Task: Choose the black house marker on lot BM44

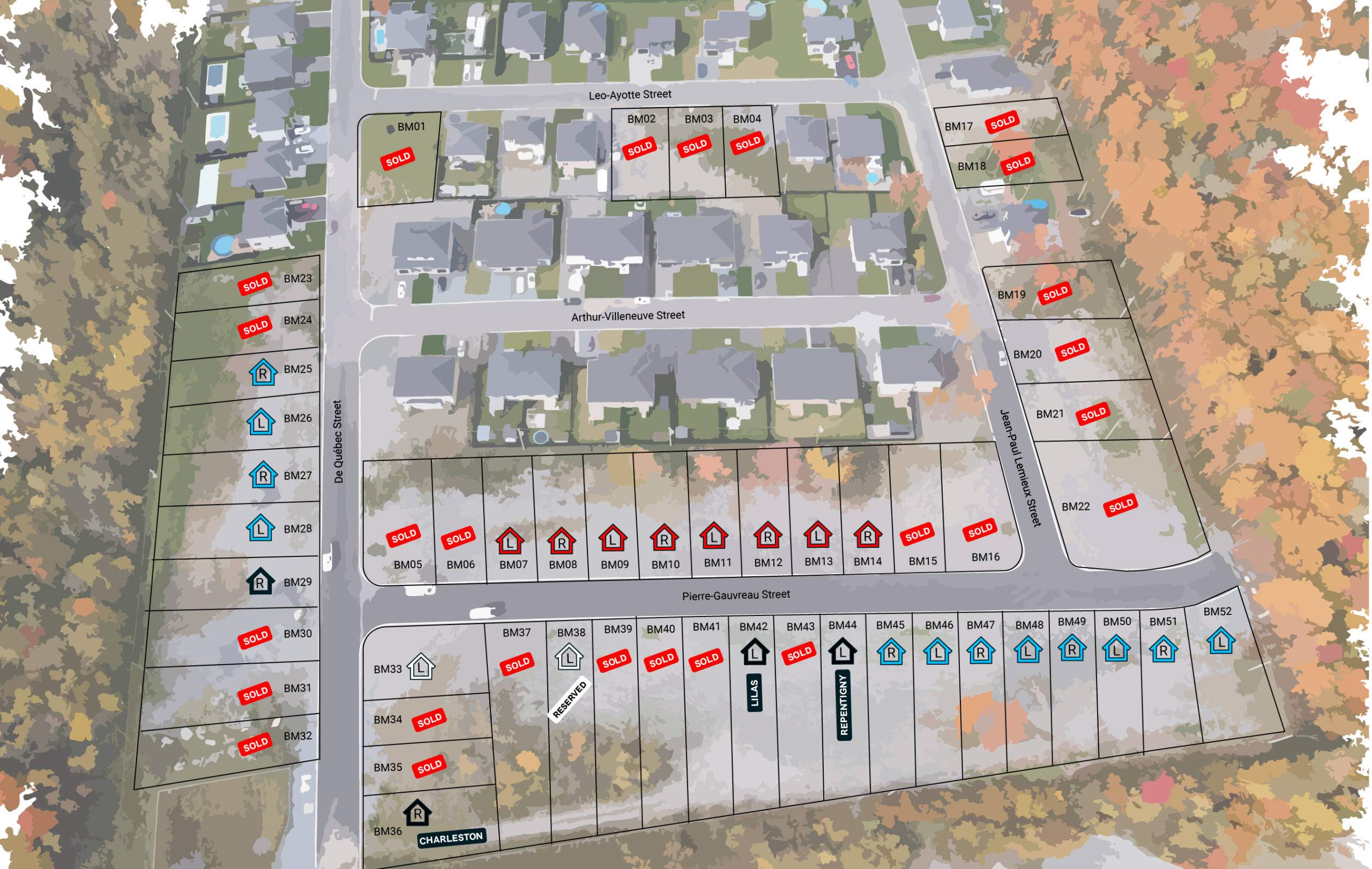Action: click(842, 651)
